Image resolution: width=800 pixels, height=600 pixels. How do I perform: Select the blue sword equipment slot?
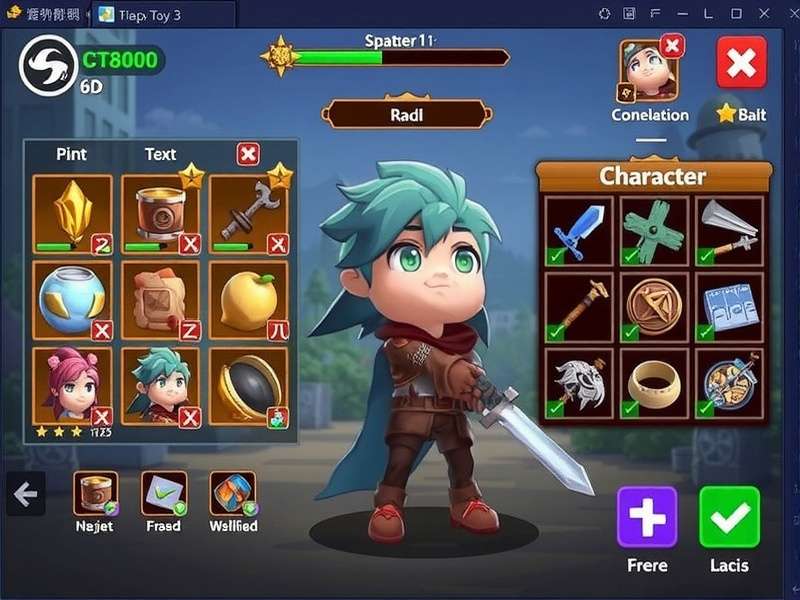(x=577, y=232)
